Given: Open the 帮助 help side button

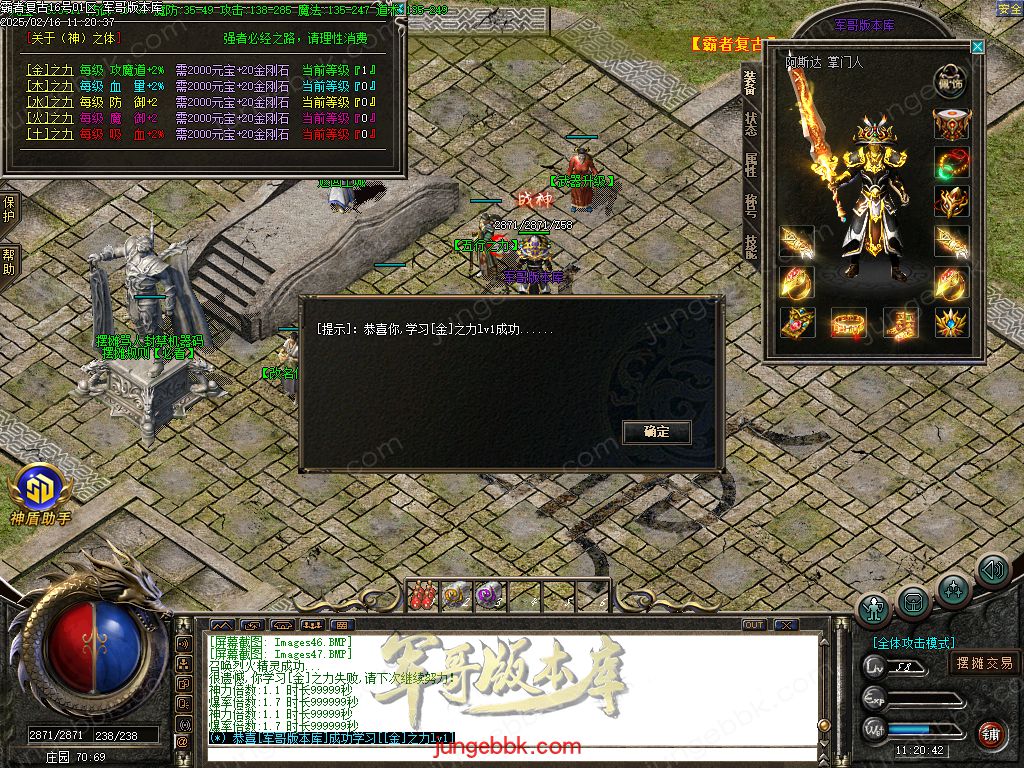Looking at the screenshot, I should [x=9, y=261].
